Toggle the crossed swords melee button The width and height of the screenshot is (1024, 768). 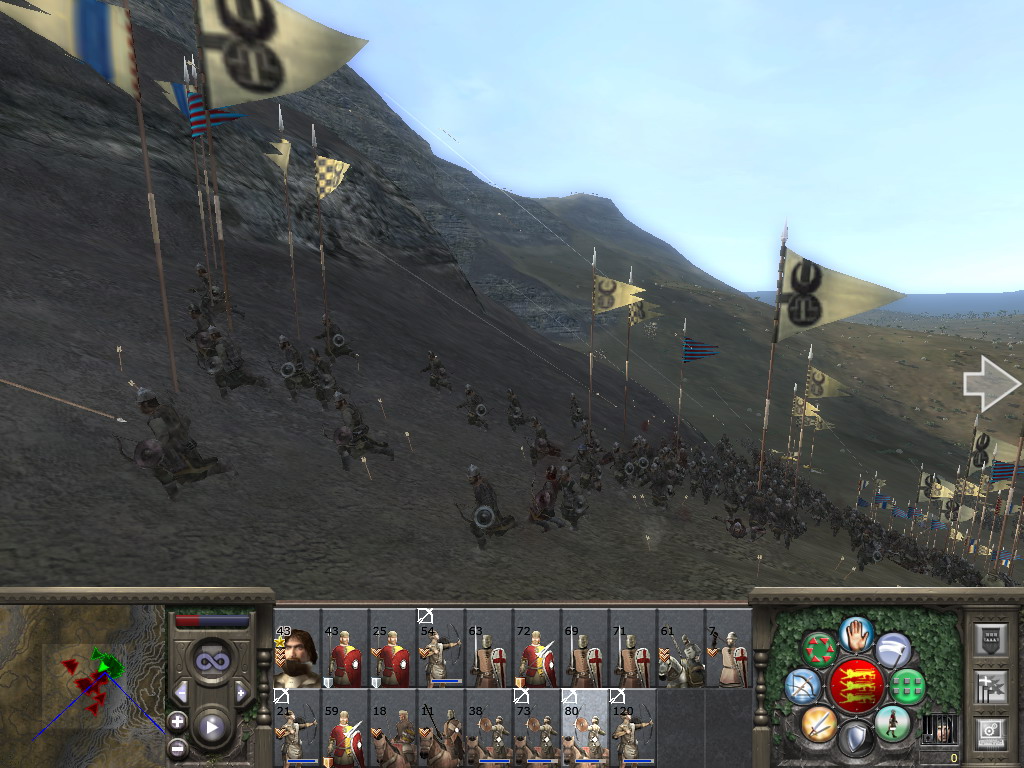[x=820, y=723]
